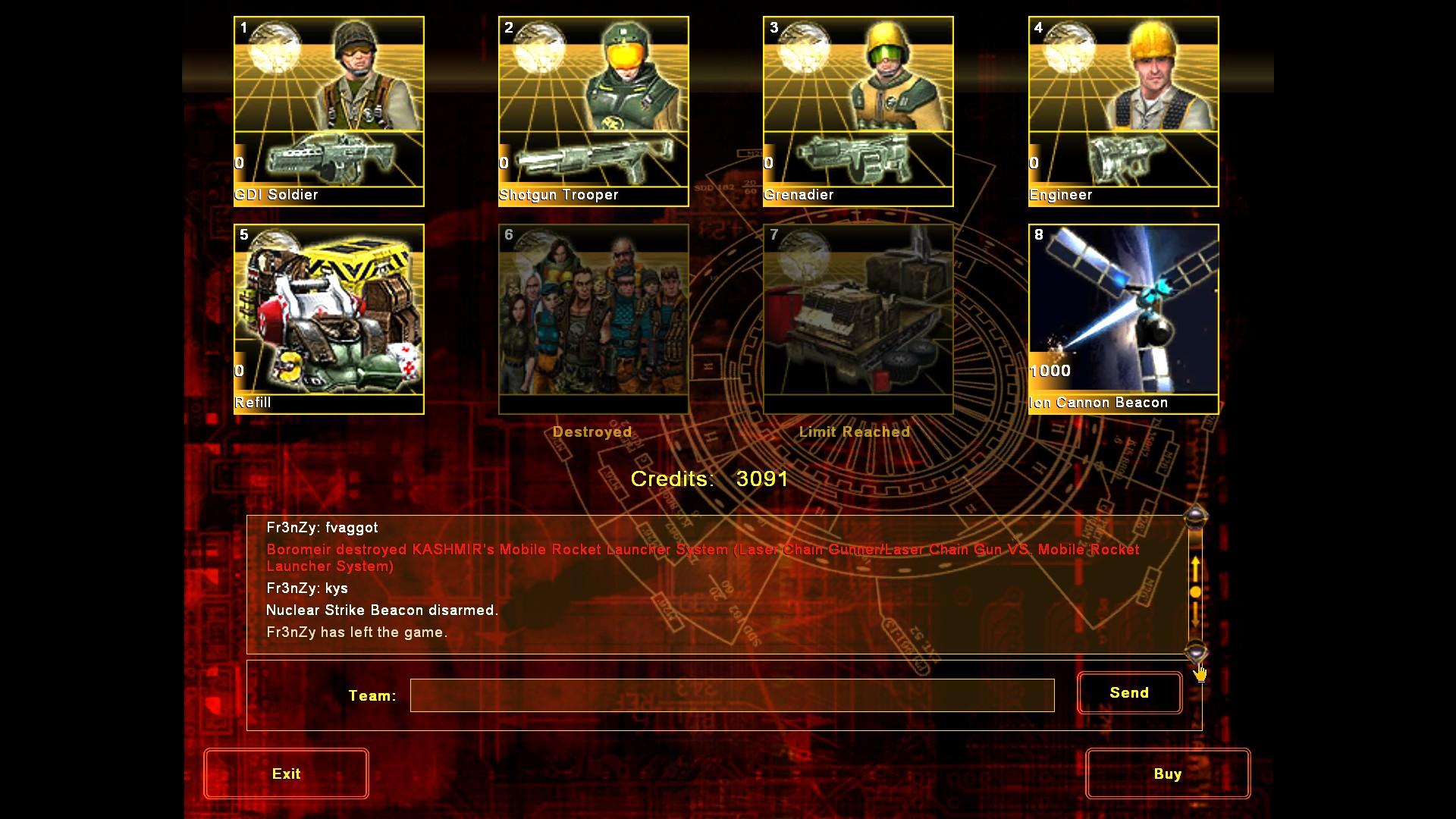Choose the Refill option
Screen dimensions: 1456x819
[329, 319]
